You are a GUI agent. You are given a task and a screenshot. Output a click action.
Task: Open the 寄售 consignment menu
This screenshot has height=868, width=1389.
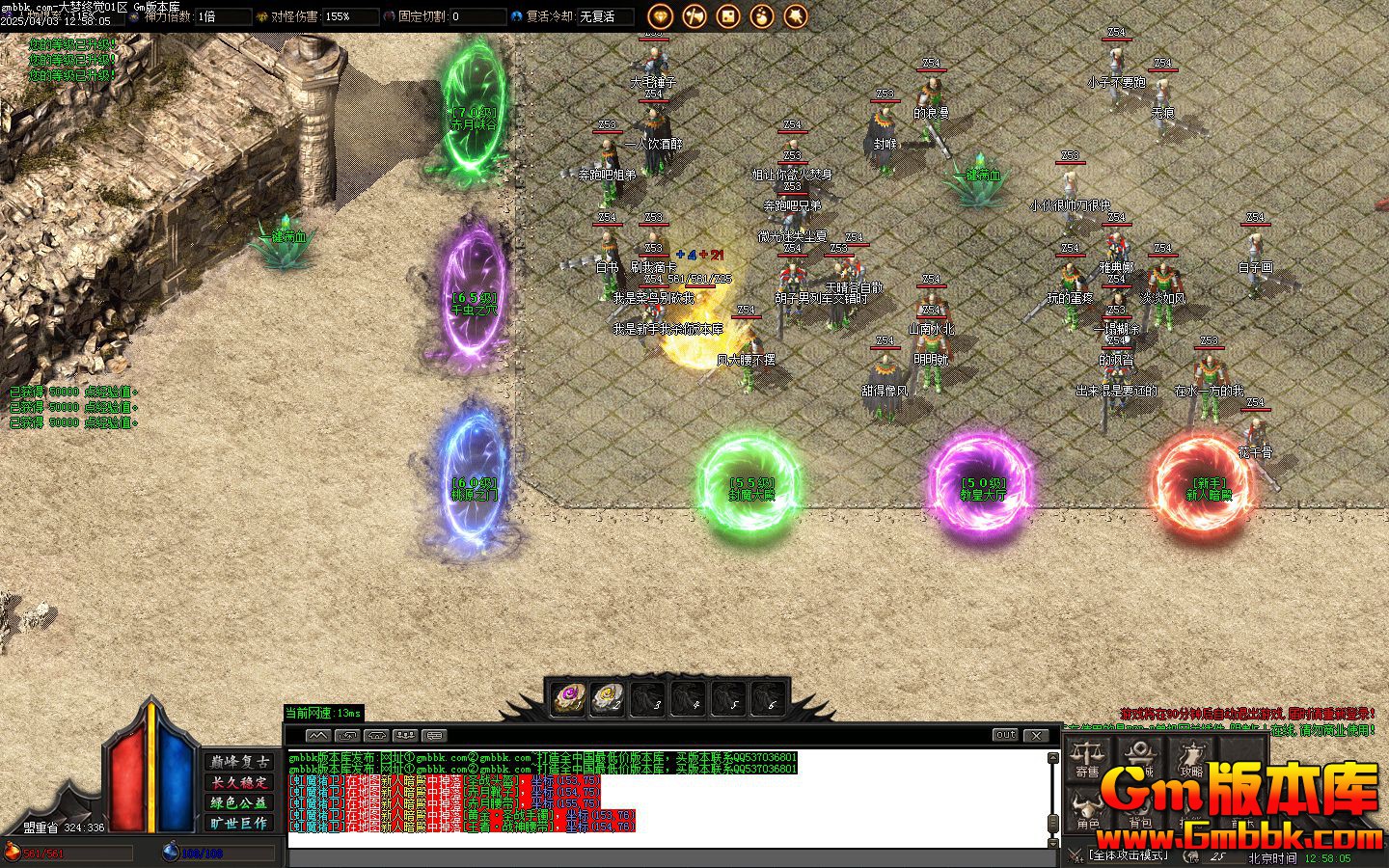1087,759
